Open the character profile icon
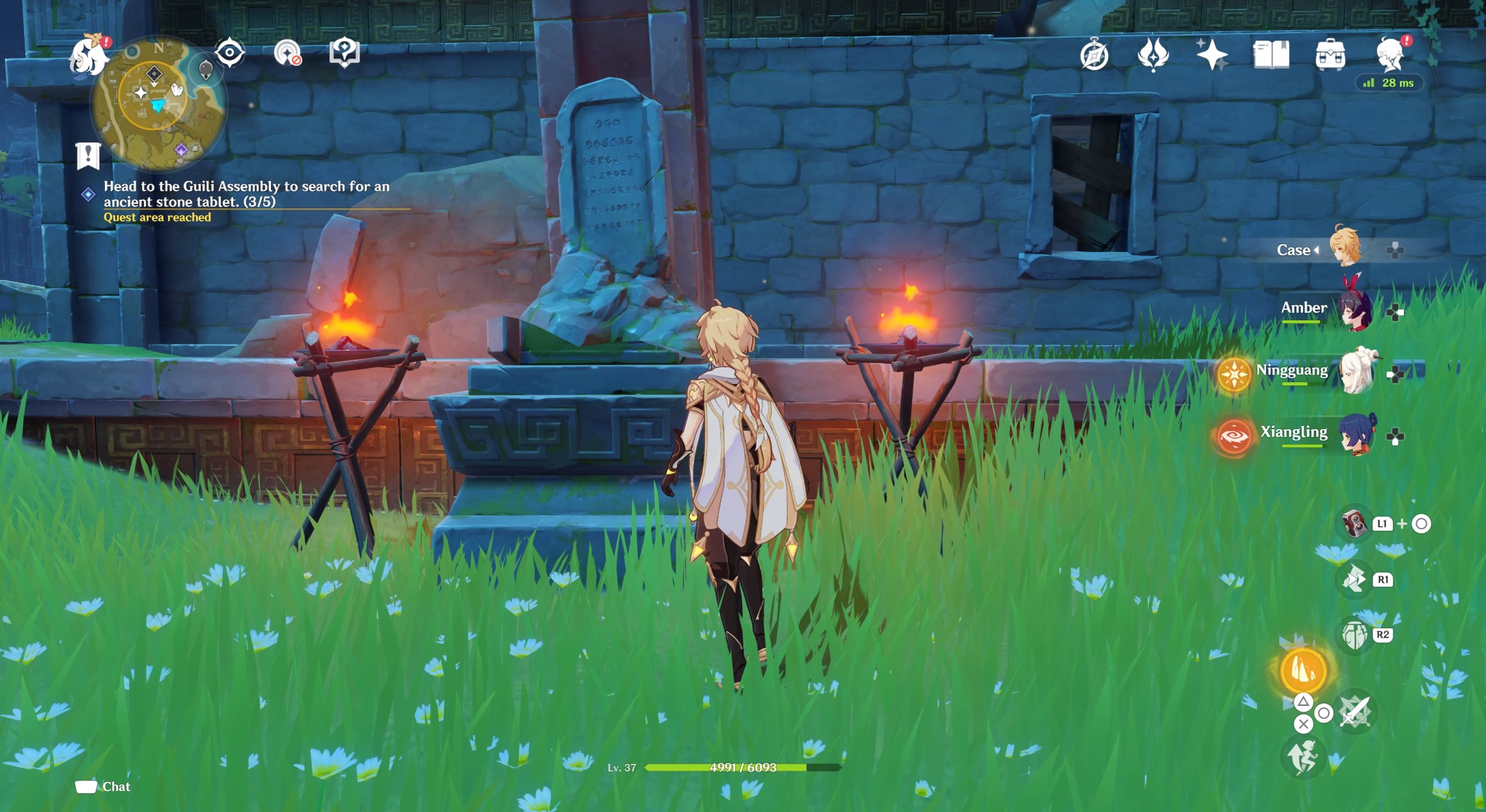Viewport: 1486px width, 812px height. coord(1390,55)
